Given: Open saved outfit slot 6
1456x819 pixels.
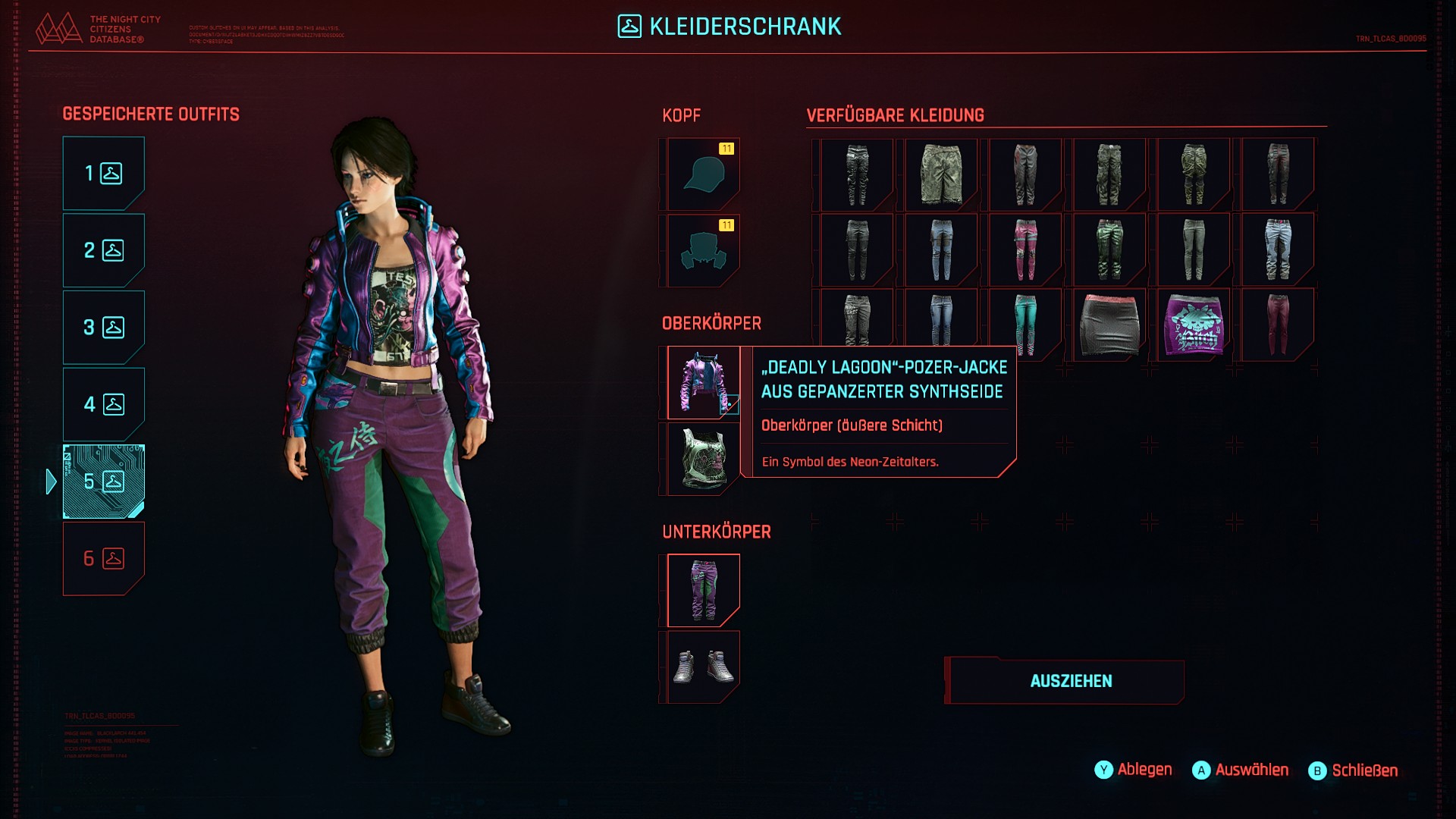Looking at the screenshot, I should [103, 559].
